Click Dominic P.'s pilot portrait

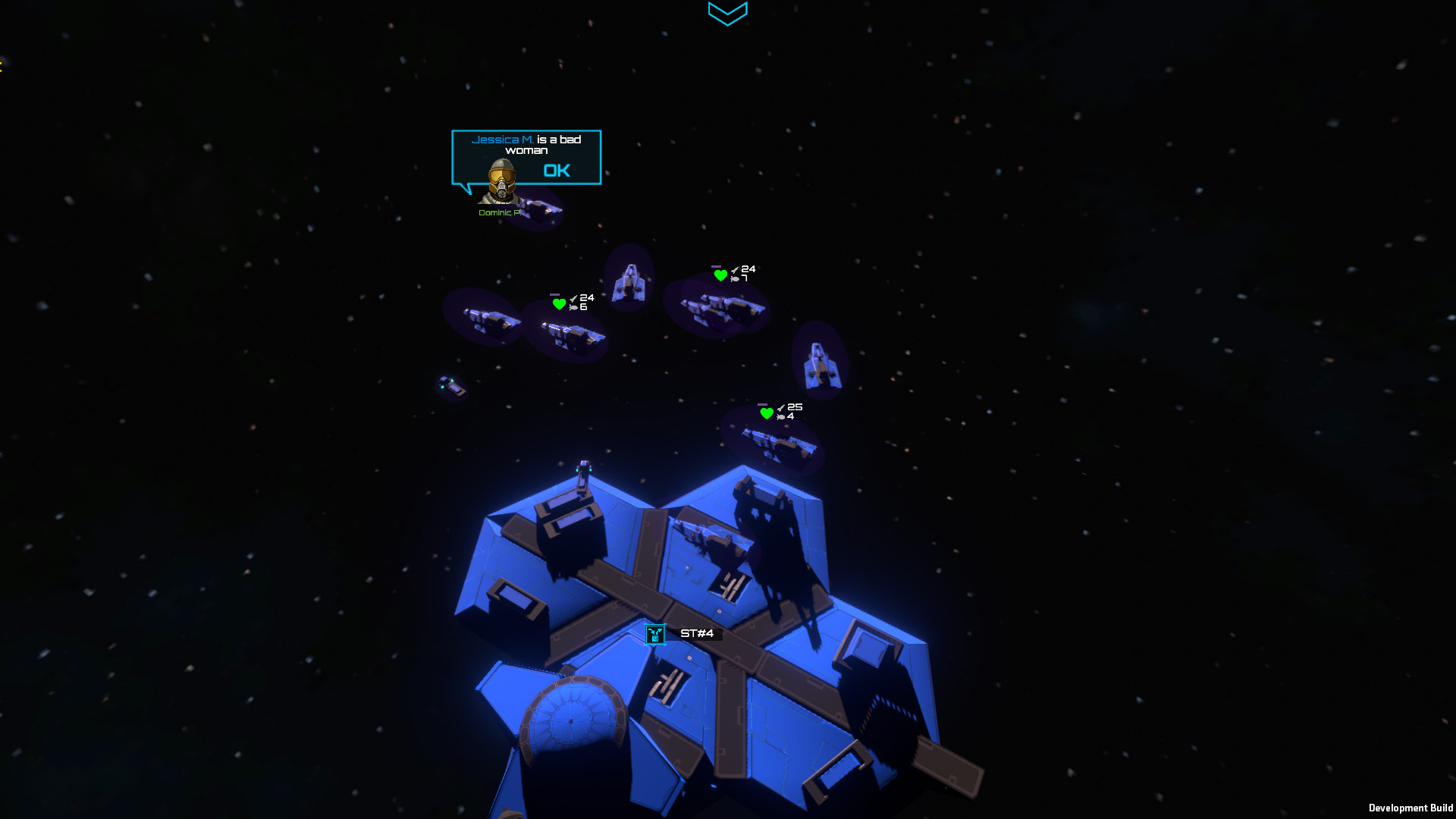pyautogui.click(x=501, y=180)
